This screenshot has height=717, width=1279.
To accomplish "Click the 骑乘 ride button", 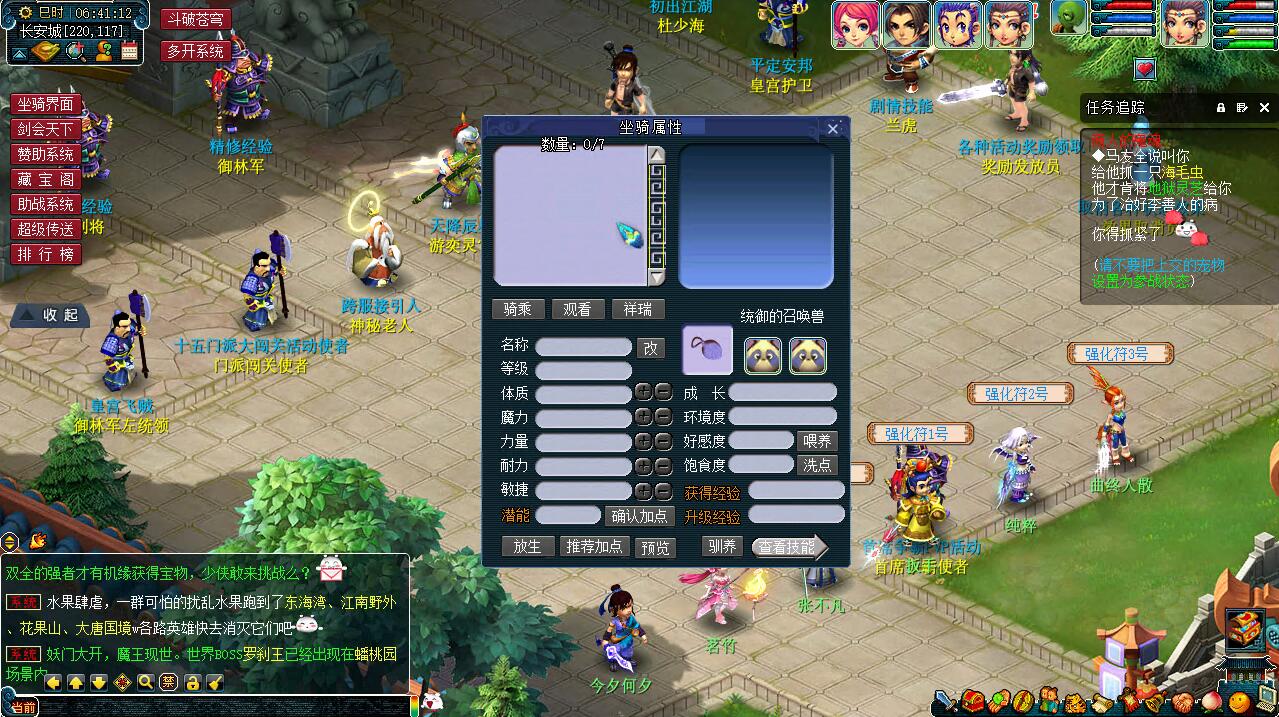I will (x=518, y=310).
